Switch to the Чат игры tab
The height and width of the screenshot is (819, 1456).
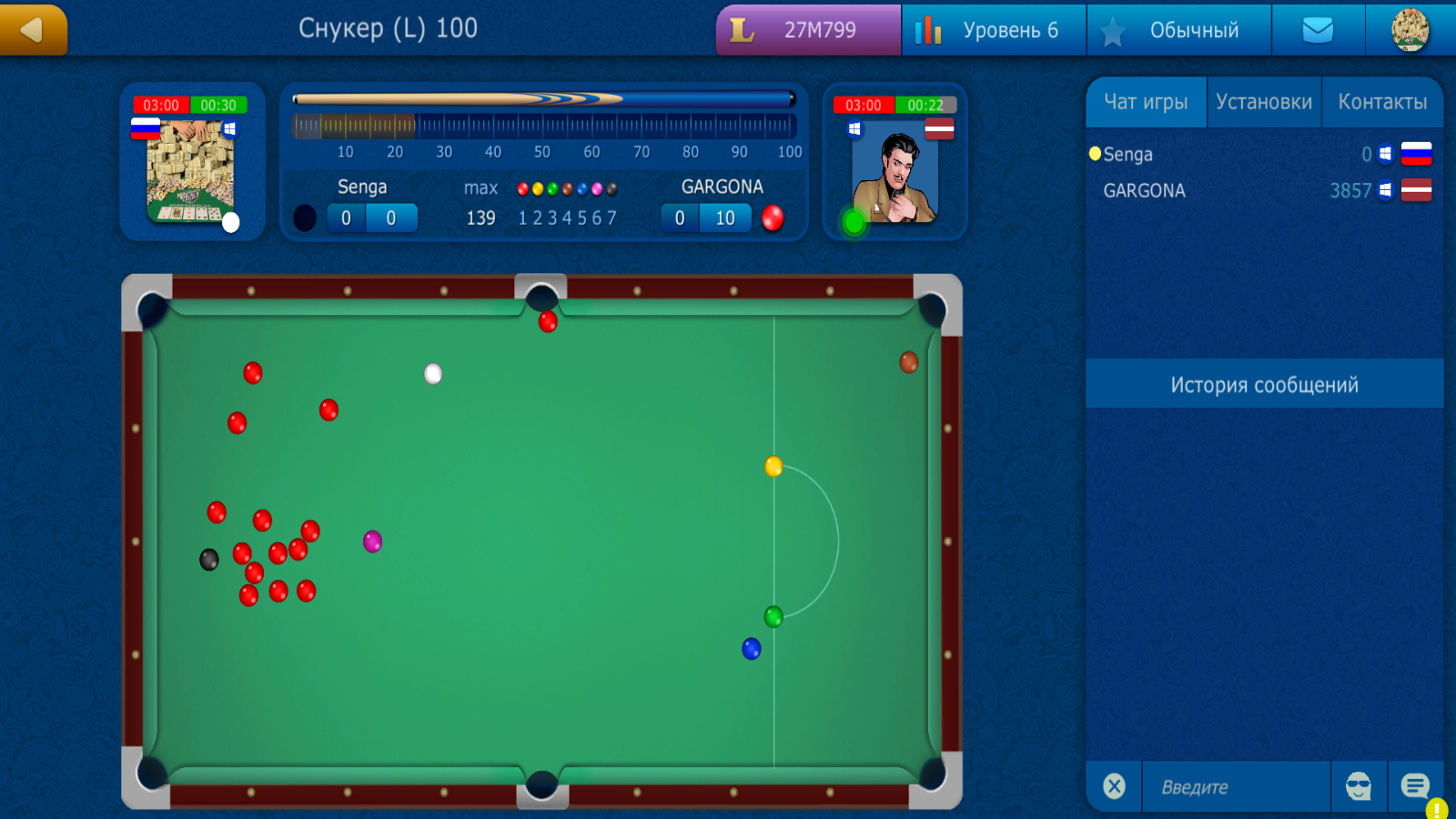tap(1146, 102)
